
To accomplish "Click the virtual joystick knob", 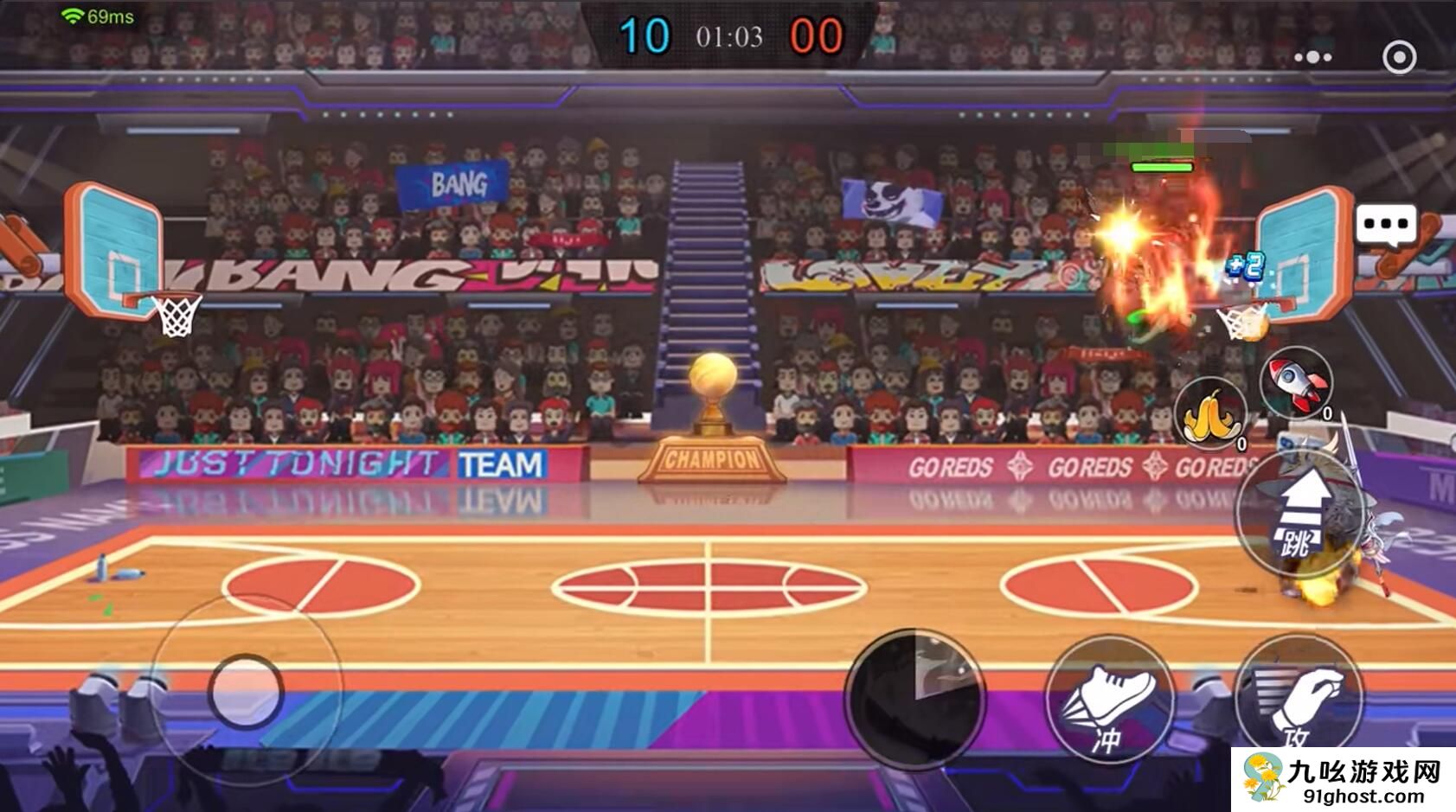I will (x=246, y=691).
